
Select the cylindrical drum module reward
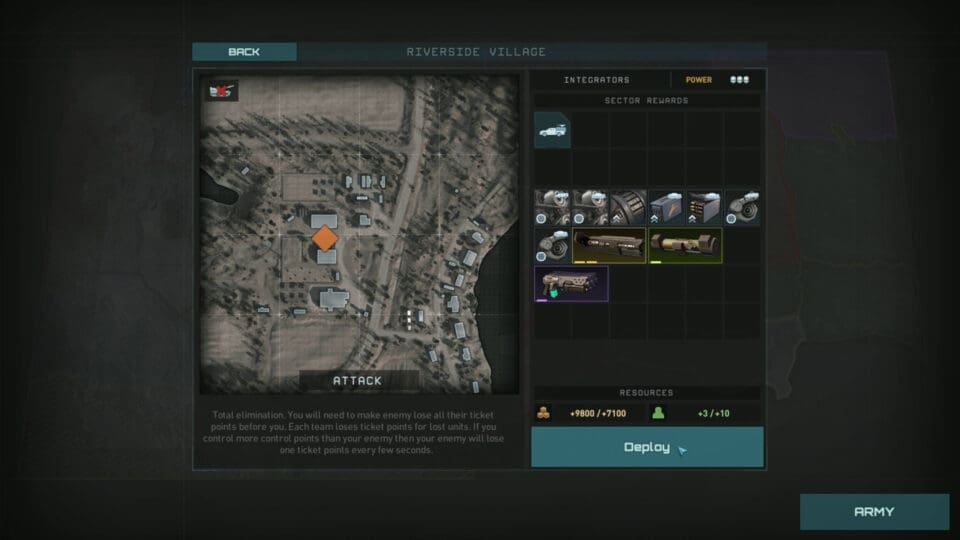(x=628, y=207)
